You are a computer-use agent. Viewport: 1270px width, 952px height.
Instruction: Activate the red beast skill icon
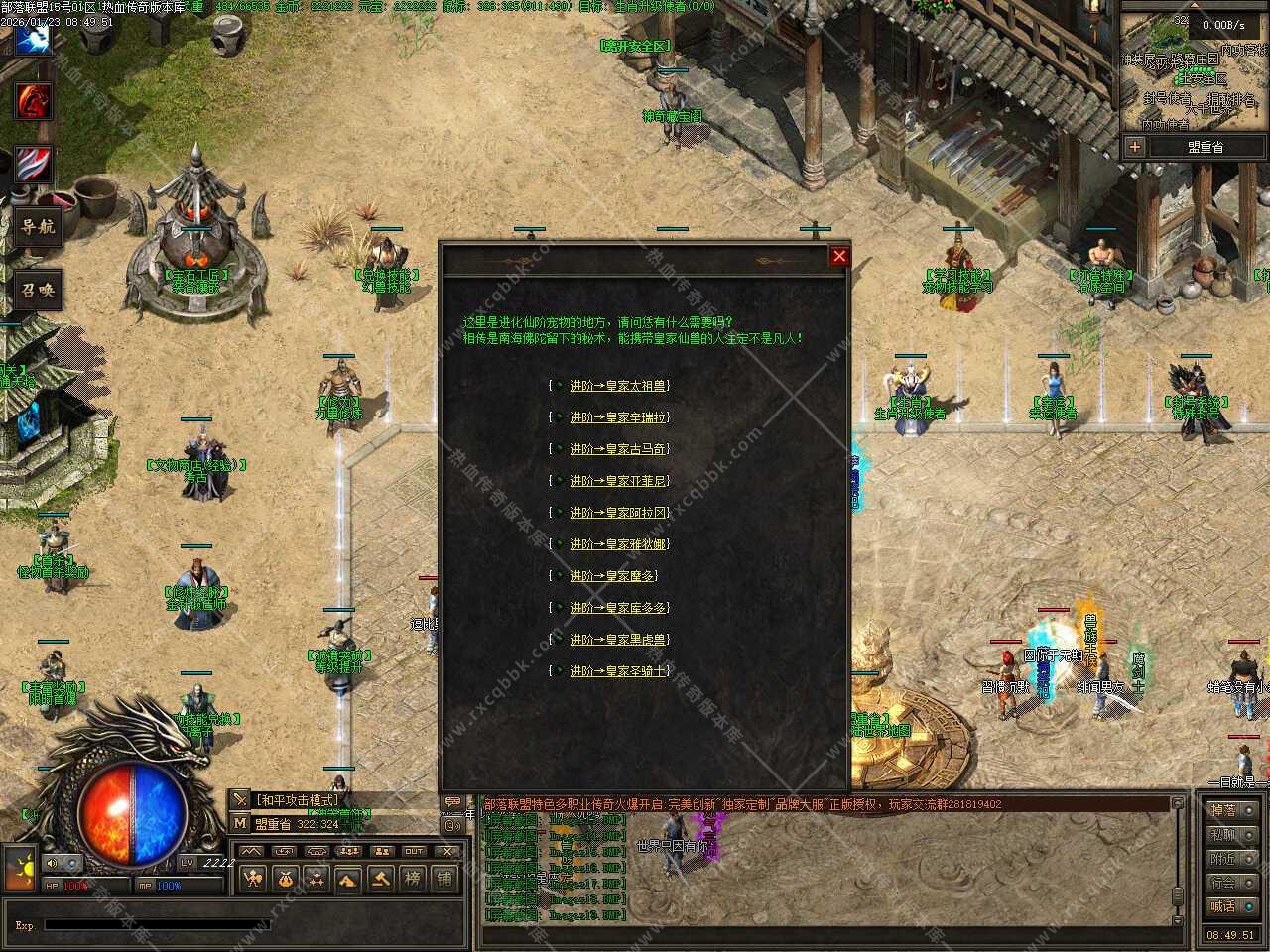click(33, 101)
